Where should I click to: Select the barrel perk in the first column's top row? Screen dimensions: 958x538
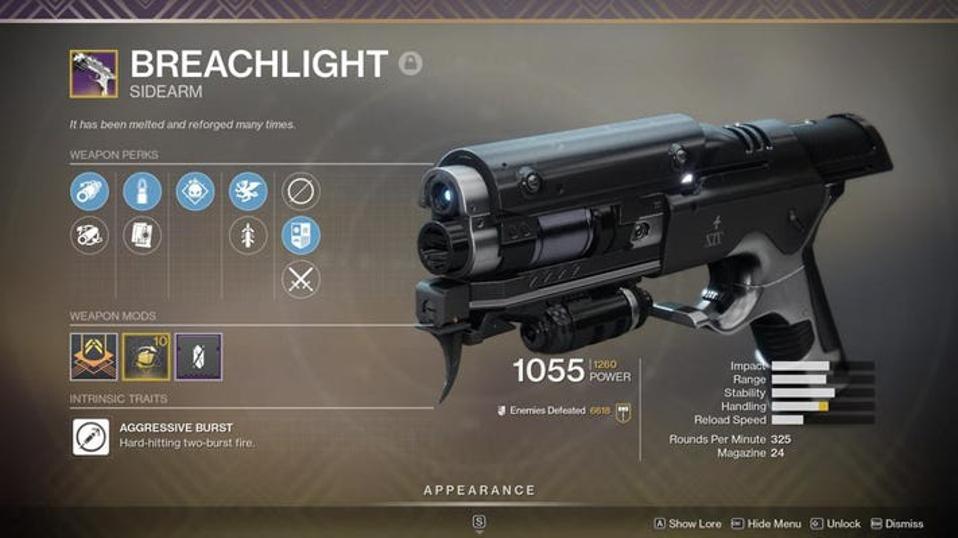click(89, 191)
